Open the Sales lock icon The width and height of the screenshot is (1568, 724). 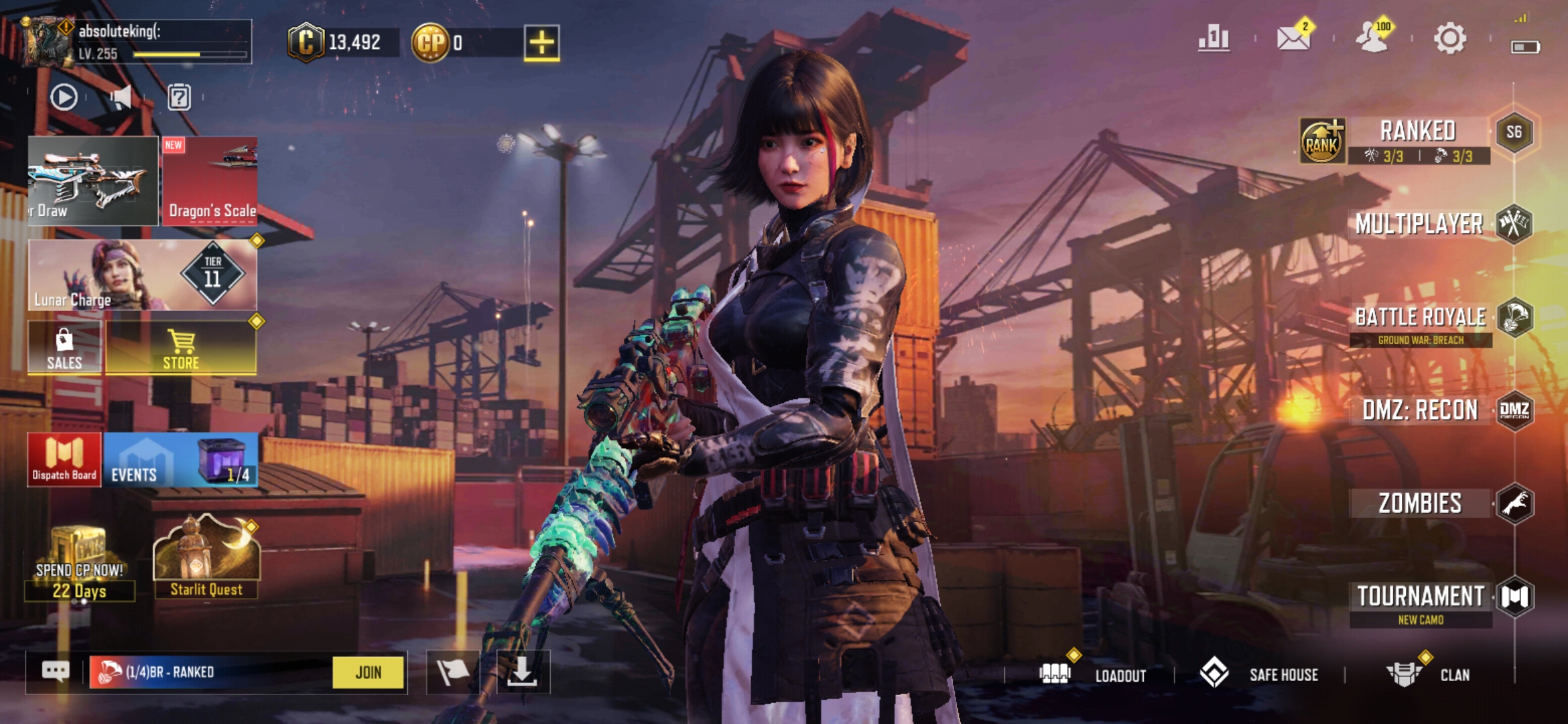64,347
